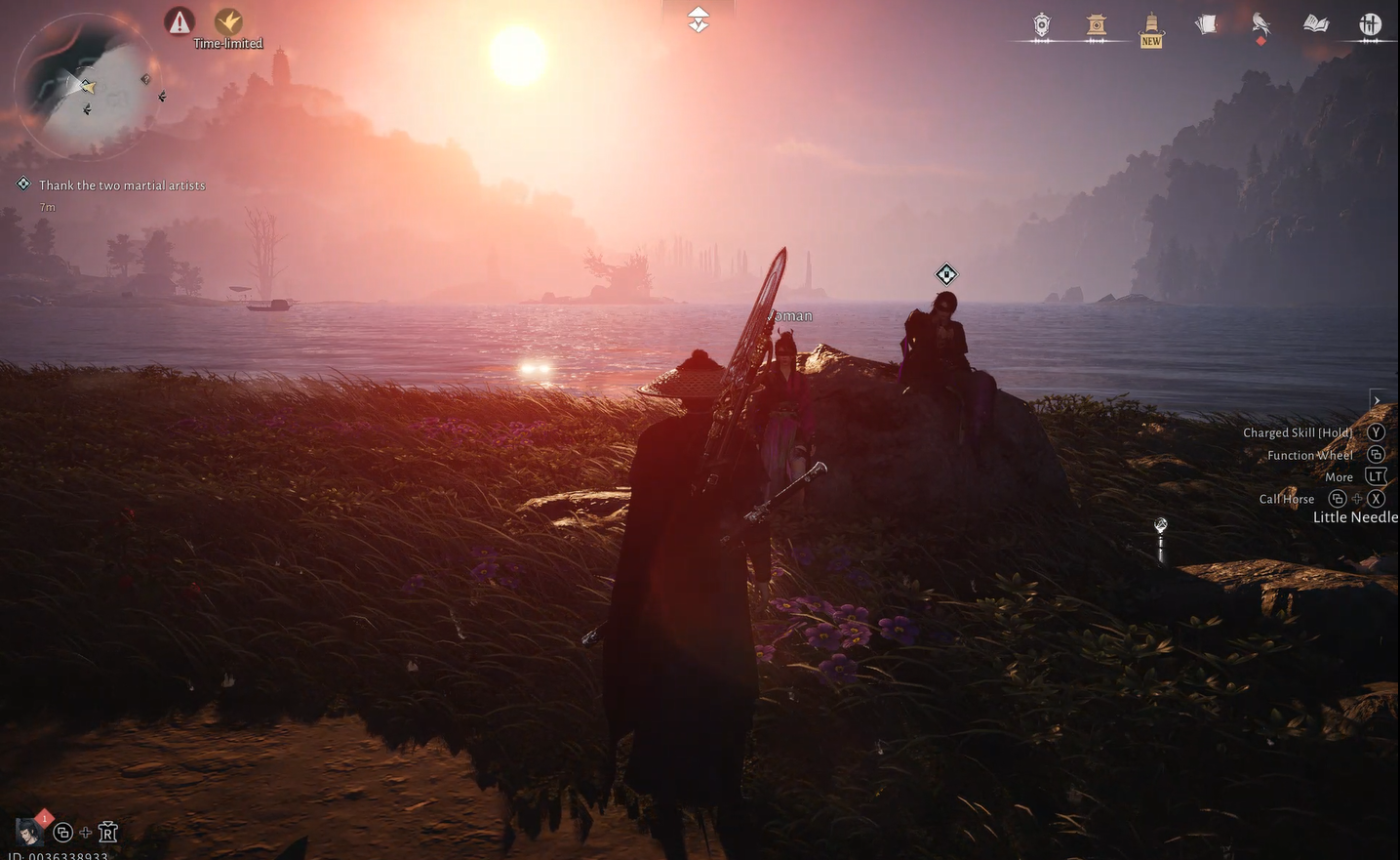
Task: Click the R button prompt icon bottom-left
Action: 107,832
